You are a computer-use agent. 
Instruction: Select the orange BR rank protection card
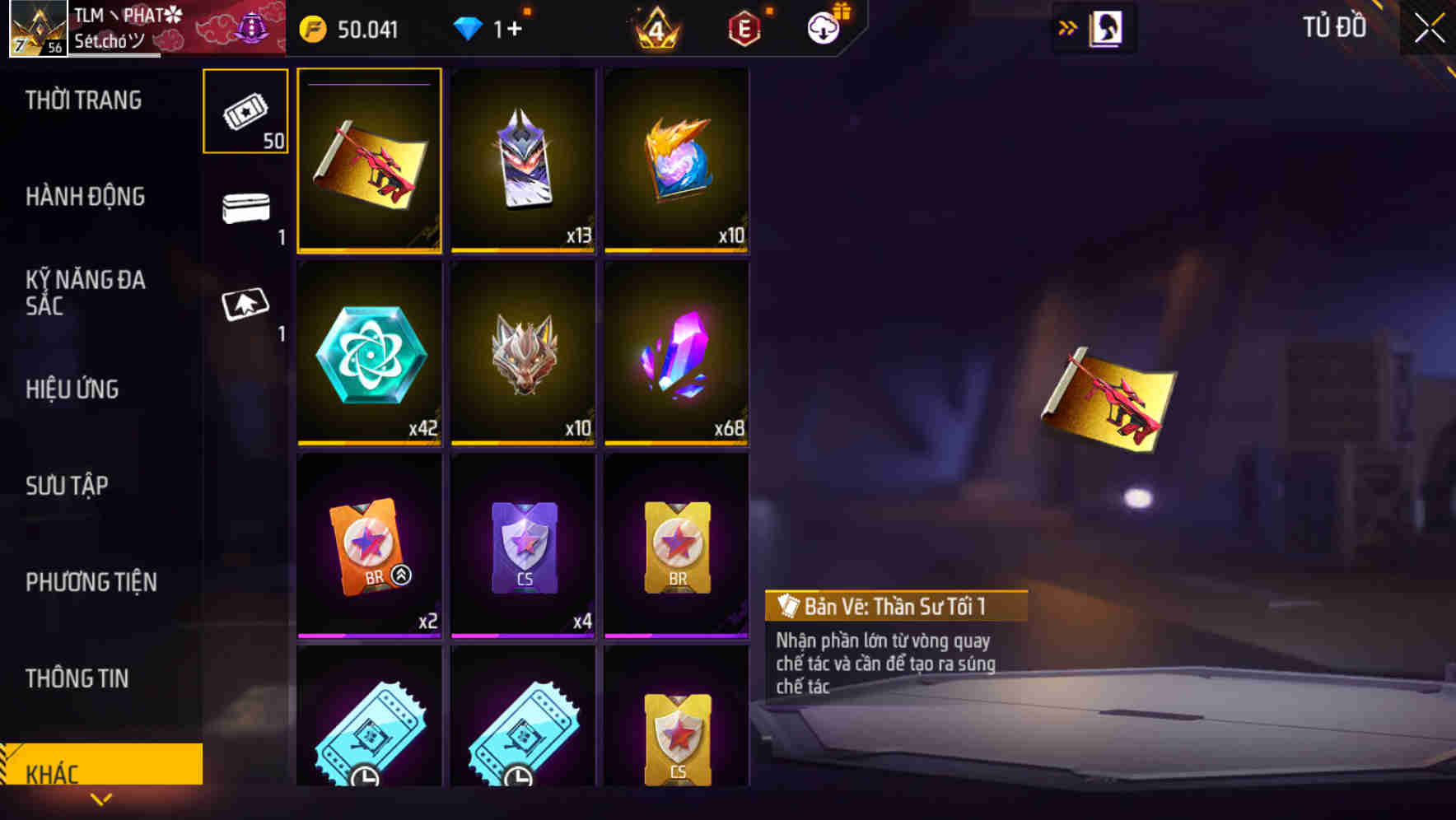tap(369, 543)
